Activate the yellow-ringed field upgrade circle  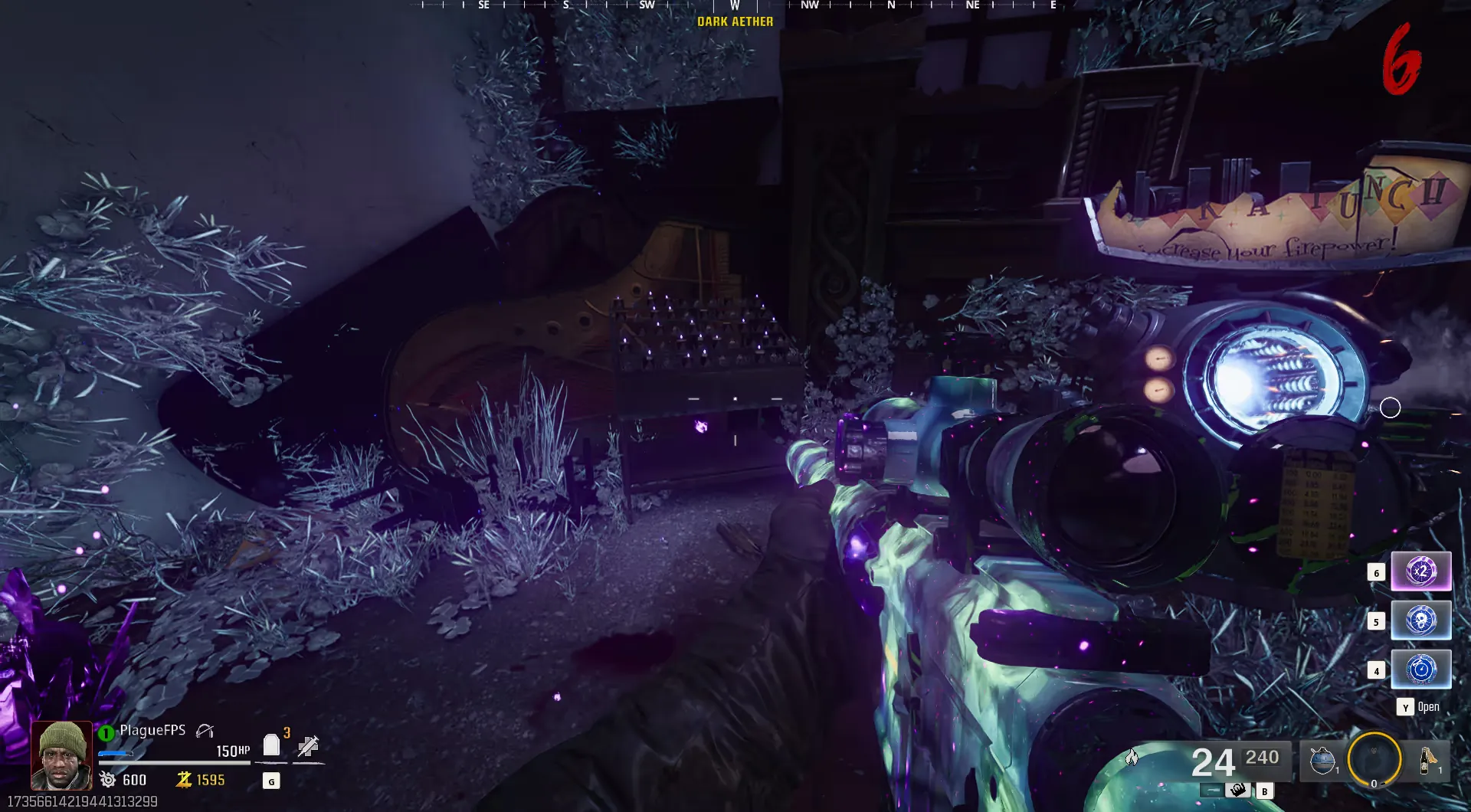pos(1374,760)
